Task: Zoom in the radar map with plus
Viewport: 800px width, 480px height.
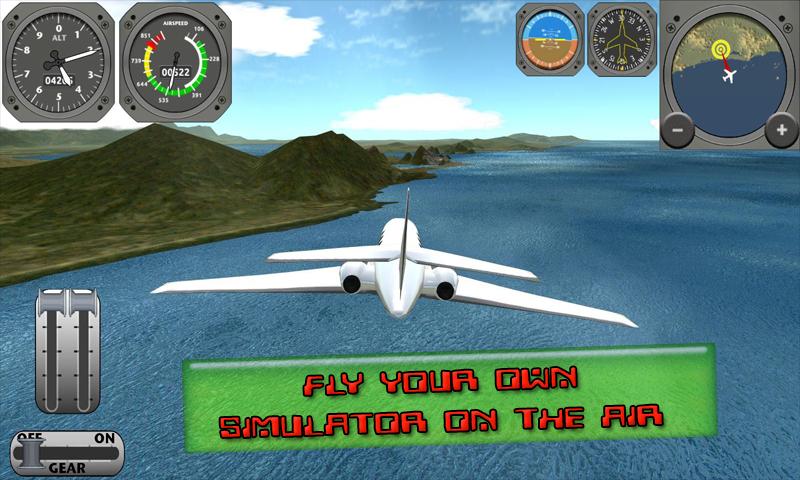Action: pyautogui.click(x=779, y=129)
